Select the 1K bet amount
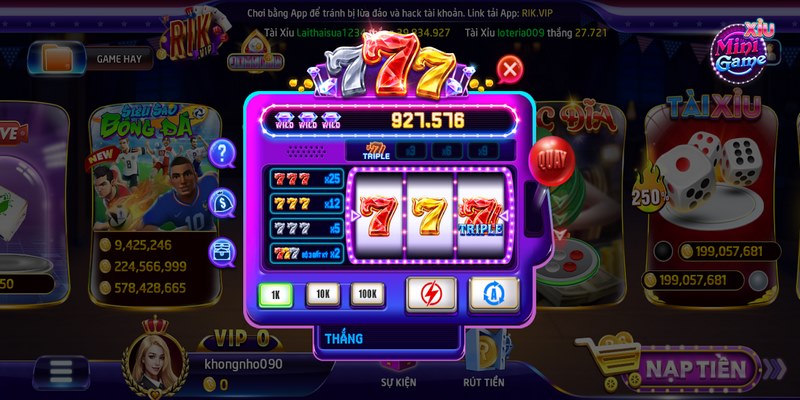This screenshot has height=400, width=800. pos(275,295)
